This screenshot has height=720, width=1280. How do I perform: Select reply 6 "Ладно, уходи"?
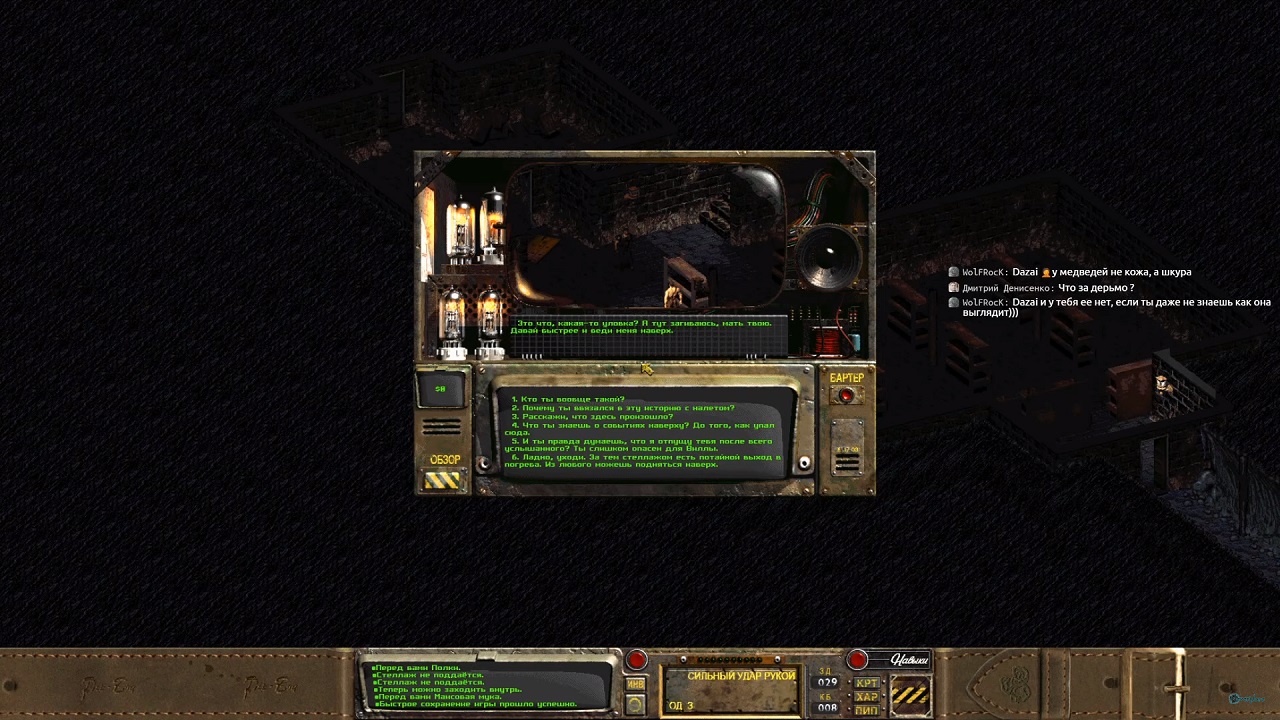(640, 461)
